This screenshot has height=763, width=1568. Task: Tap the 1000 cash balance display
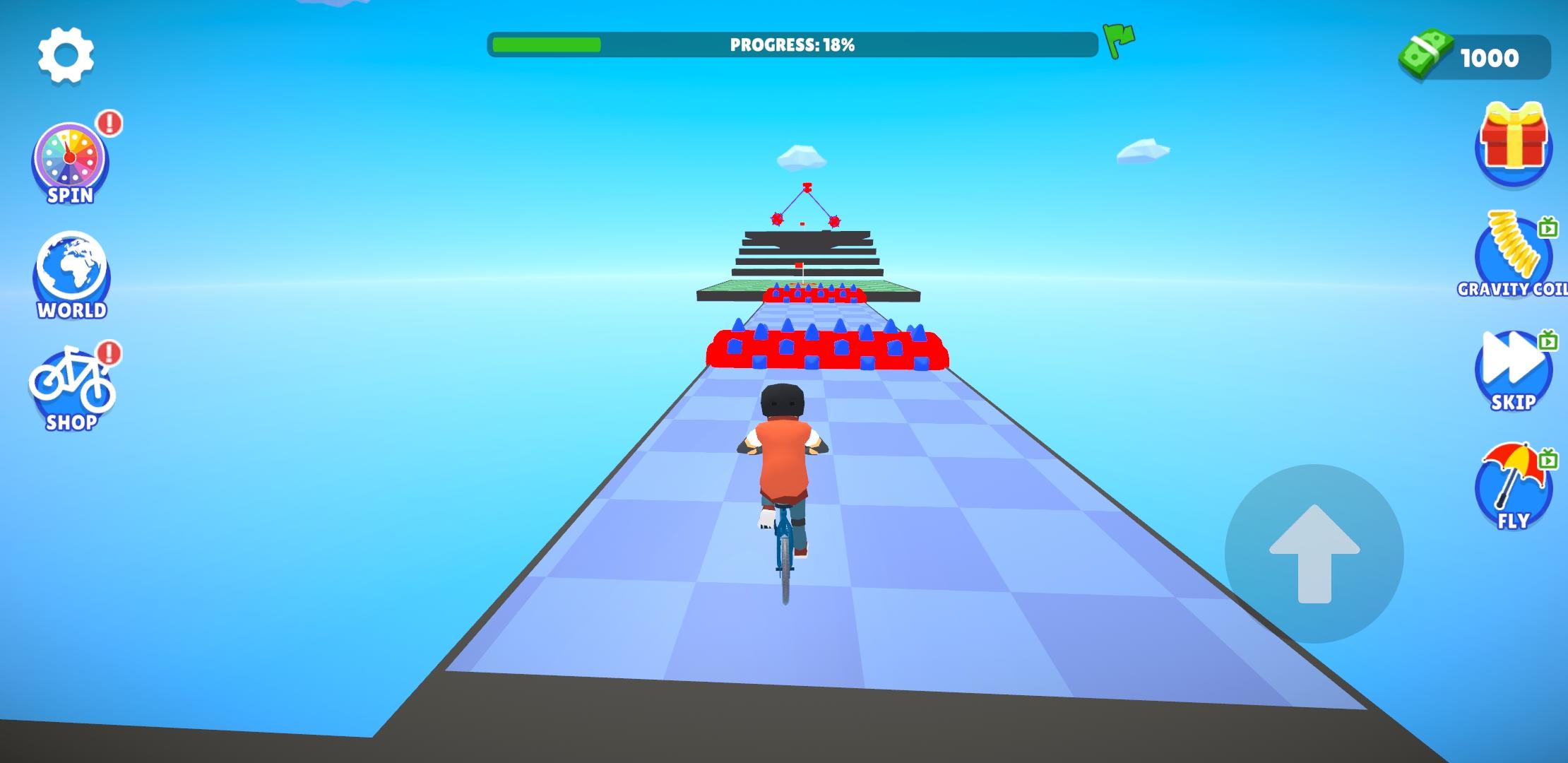(1490, 59)
